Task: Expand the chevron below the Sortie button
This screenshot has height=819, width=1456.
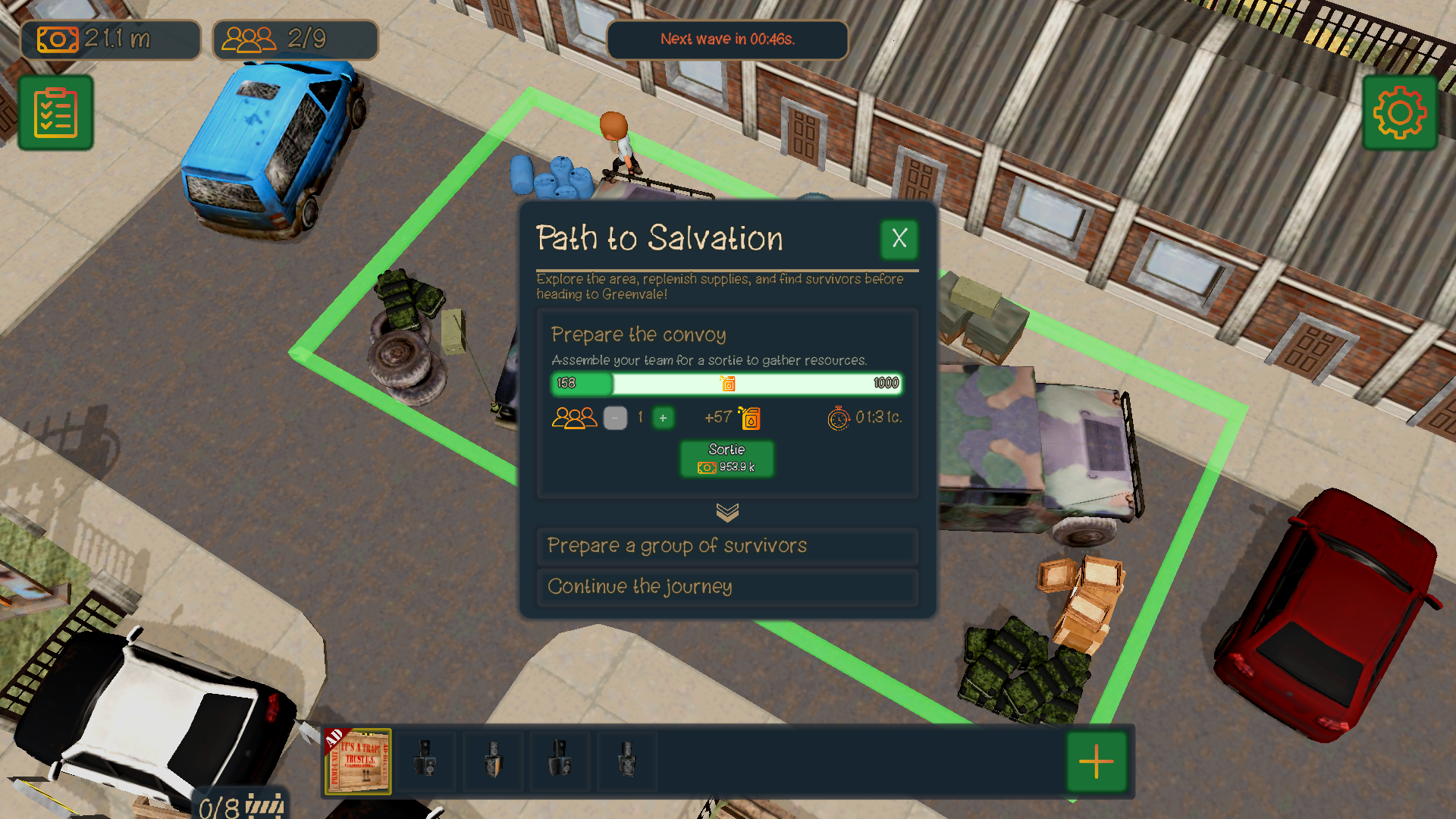Action: (x=727, y=512)
